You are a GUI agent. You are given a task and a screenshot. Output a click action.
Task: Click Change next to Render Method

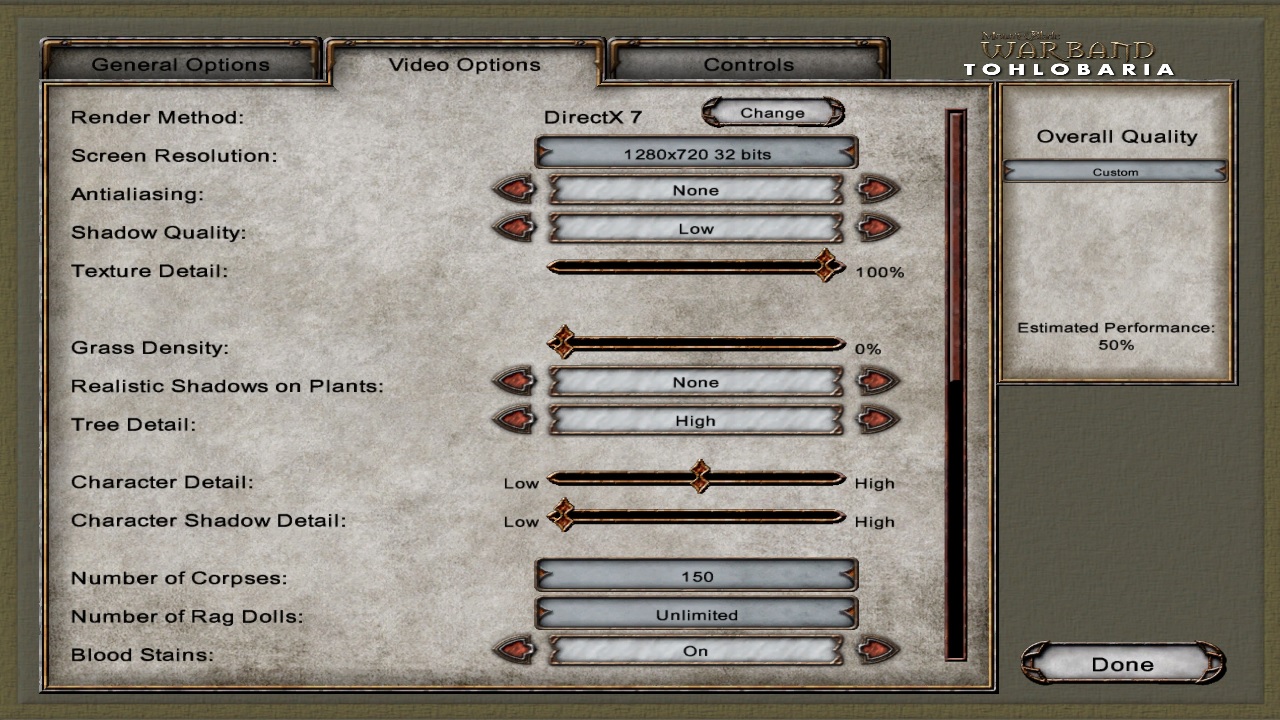point(772,113)
